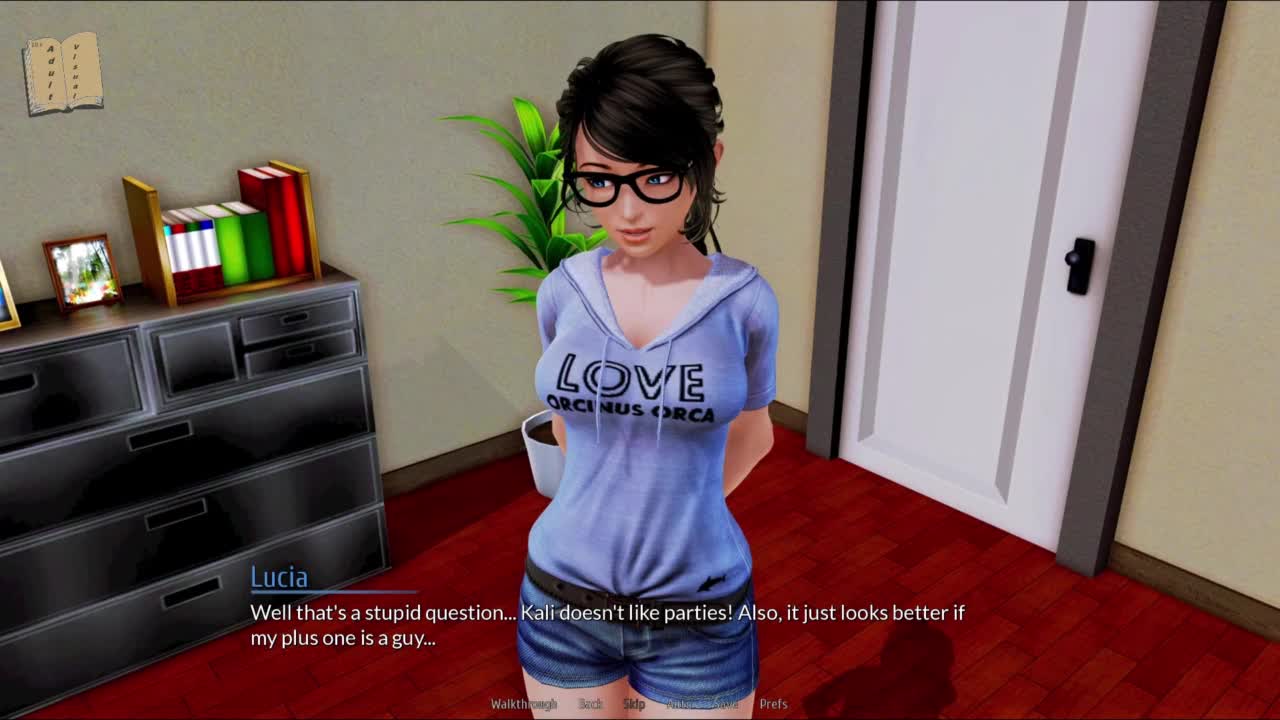Go Back to the previous dialogue line
Viewport: 1280px width, 720px height.
pos(590,704)
